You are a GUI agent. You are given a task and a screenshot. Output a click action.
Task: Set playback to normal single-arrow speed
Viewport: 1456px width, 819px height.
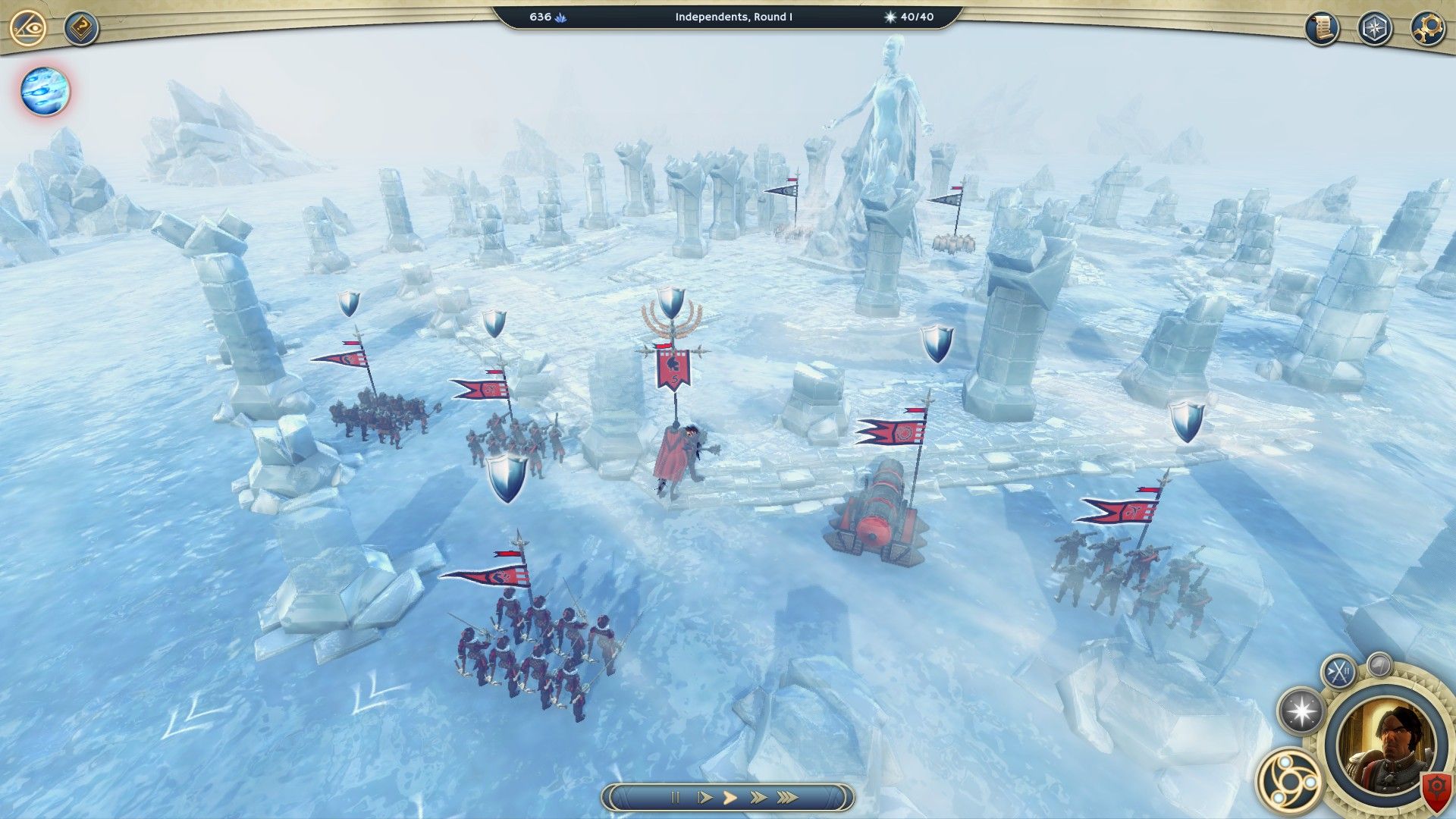point(730,797)
